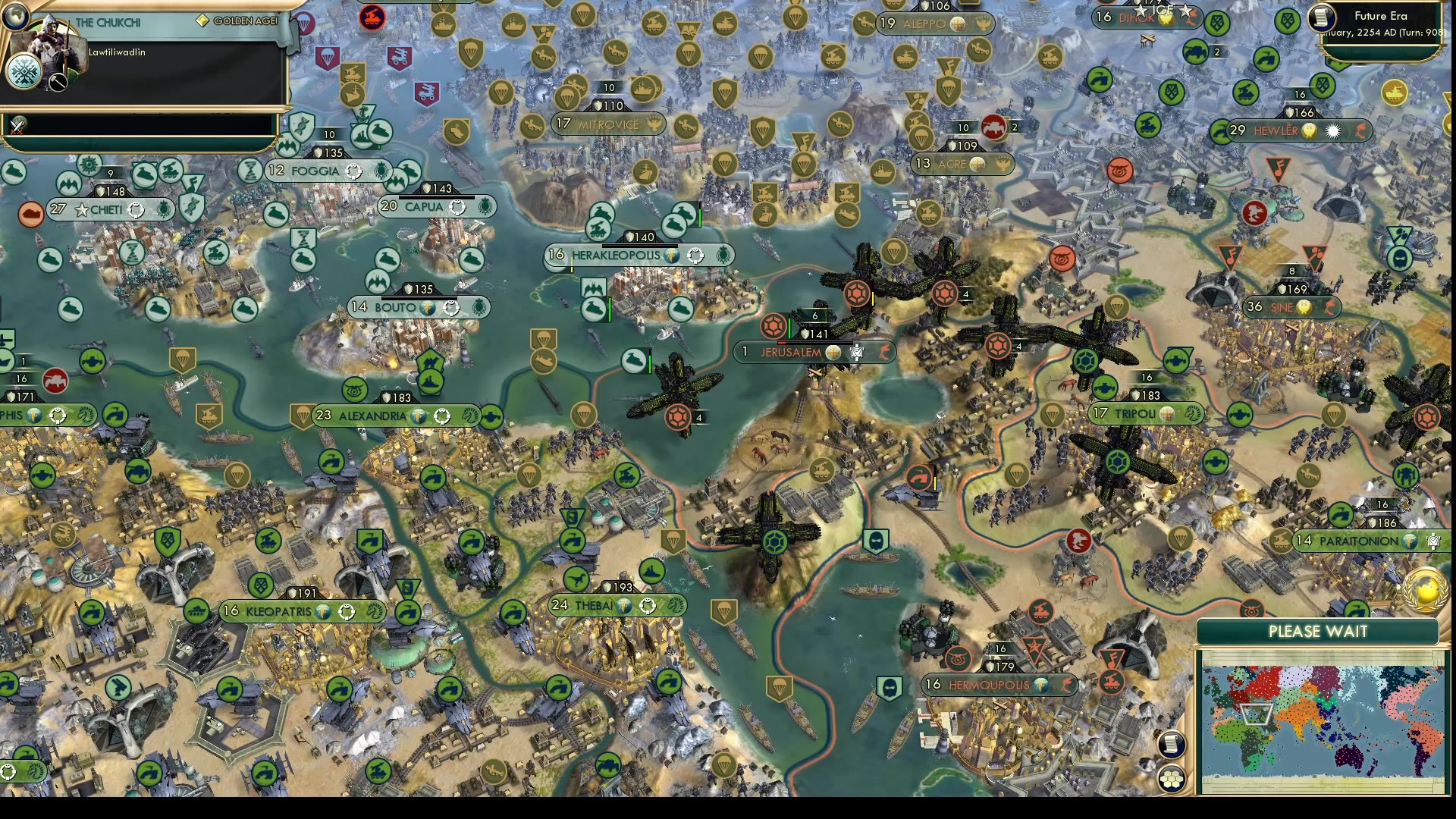Click the hex strategic view icon by the minimap
Screen dimensions: 1456x819
pos(1172,777)
